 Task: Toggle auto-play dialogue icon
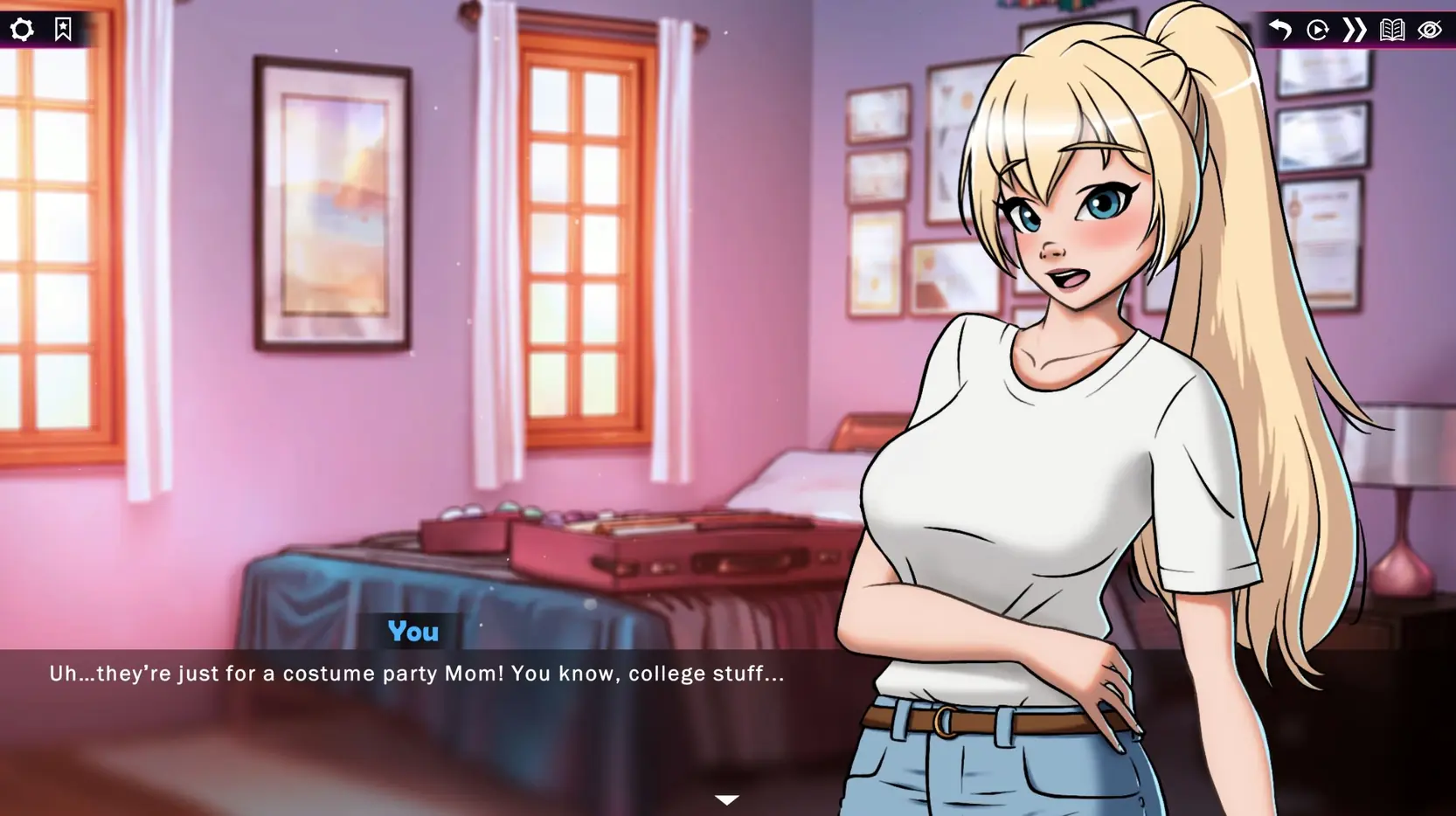(1318, 30)
